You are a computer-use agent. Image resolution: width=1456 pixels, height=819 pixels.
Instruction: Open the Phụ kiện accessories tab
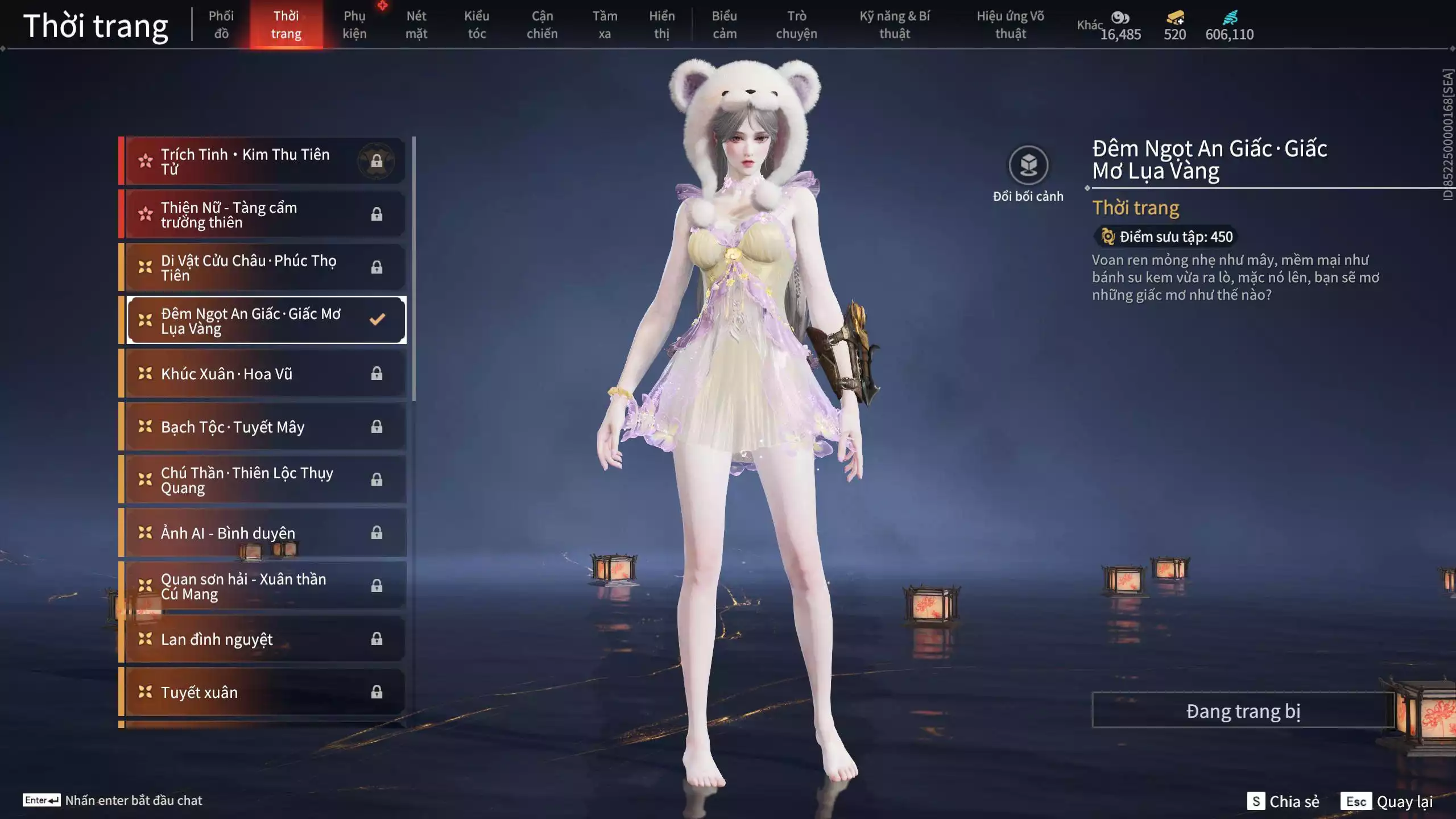pos(354,24)
